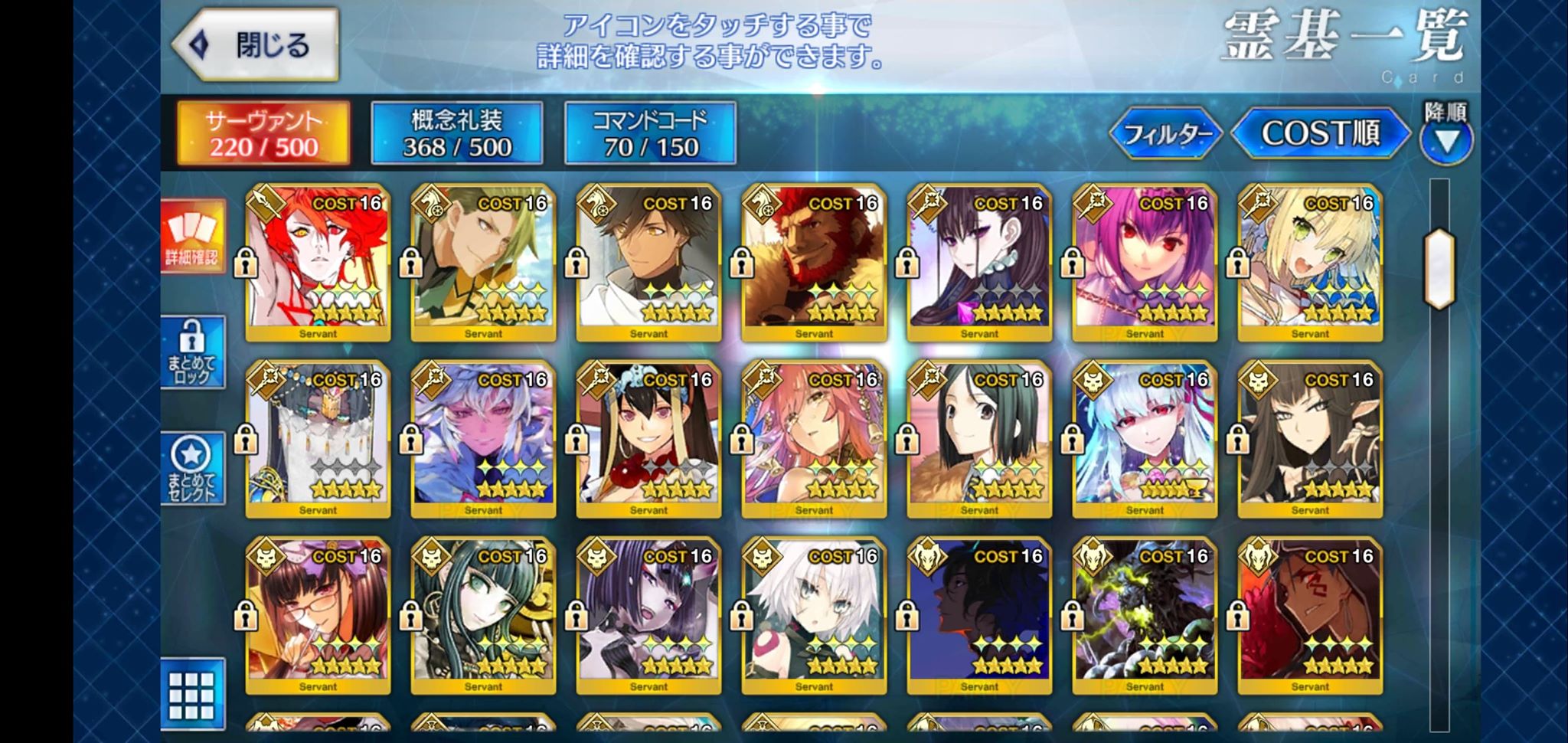Grab the servant list scrollbar handle
This screenshot has width=1568, height=743.
pyautogui.click(x=1439, y=269)
